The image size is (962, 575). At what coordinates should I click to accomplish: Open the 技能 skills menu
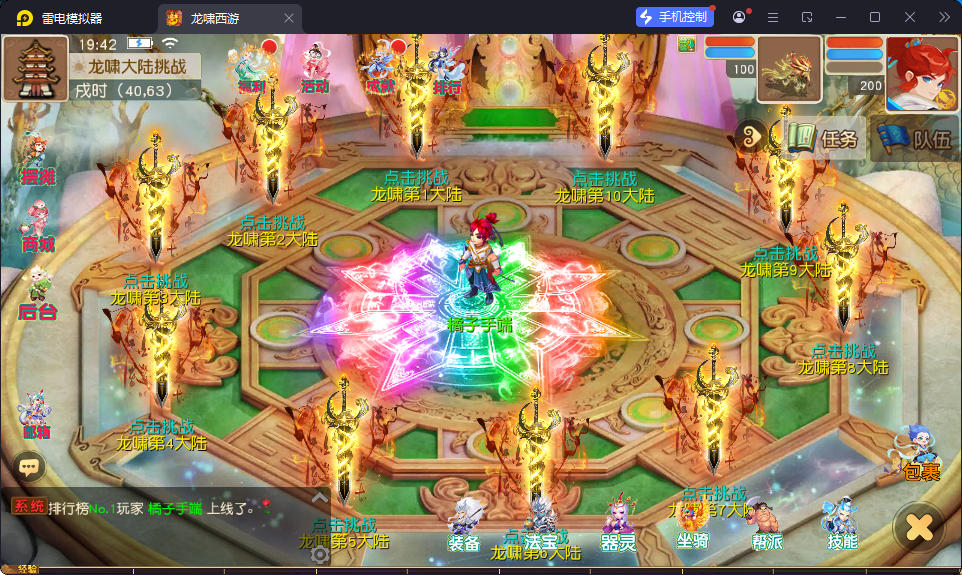click(841, 524)
